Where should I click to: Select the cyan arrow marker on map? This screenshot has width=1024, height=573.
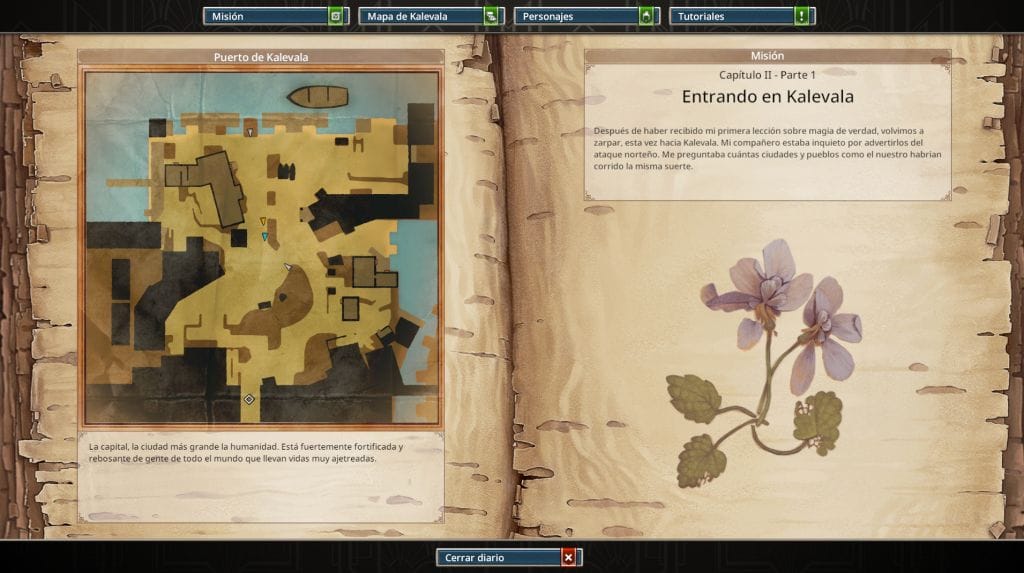265,237
